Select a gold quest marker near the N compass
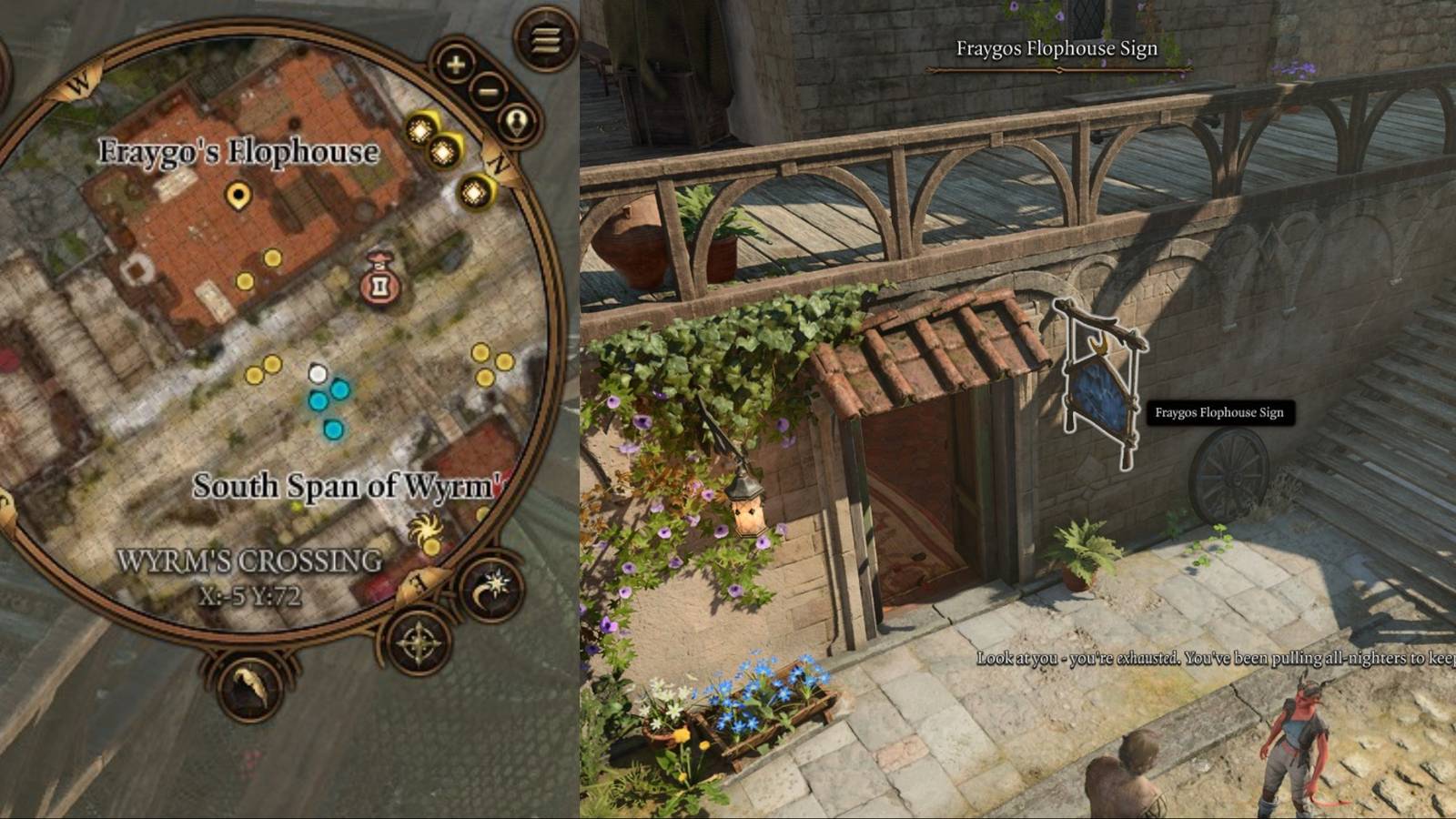 [472, 193]
